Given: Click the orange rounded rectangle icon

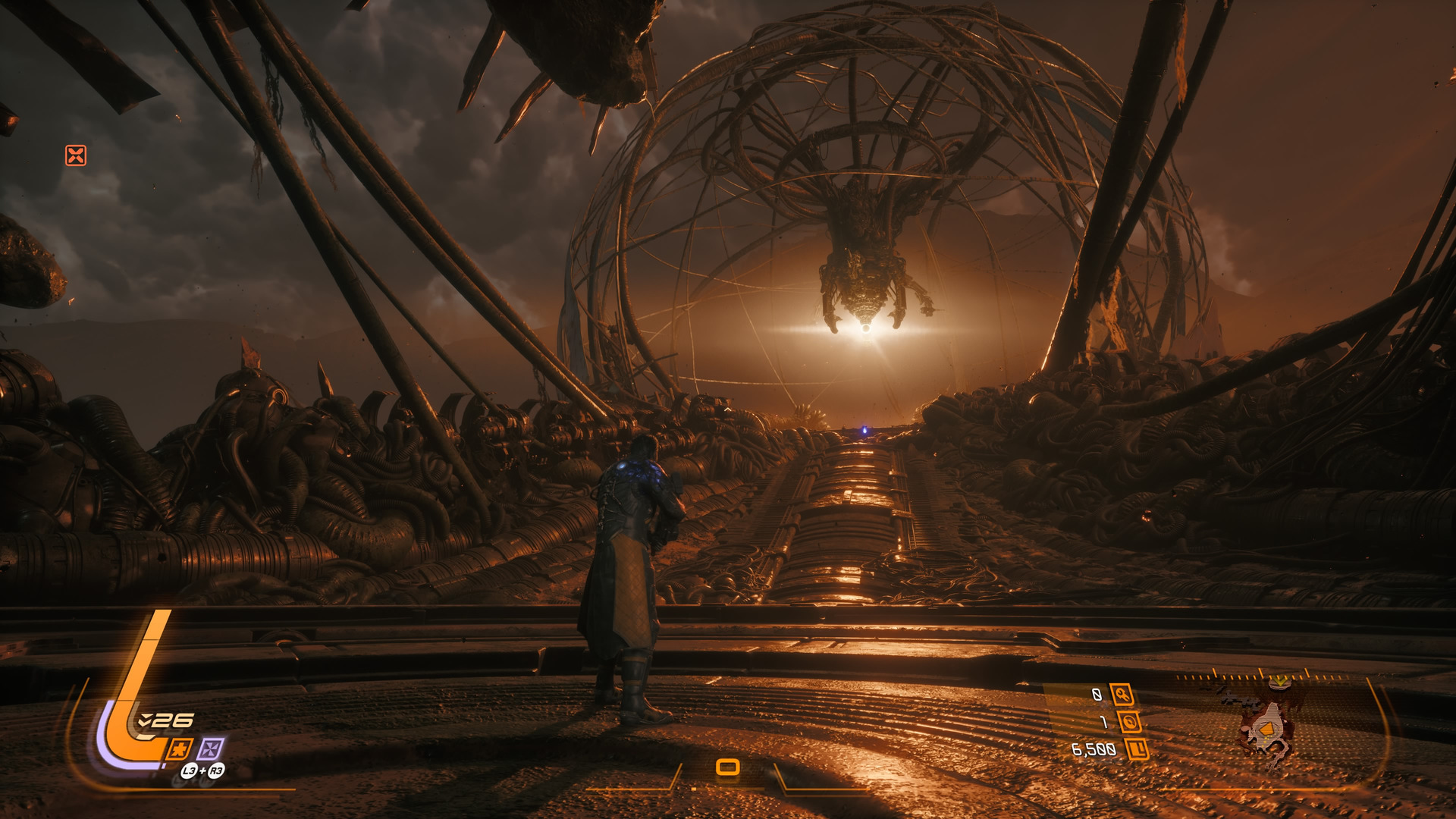Looking at the screenshot, I should pyautogui.click(x=727, y=767).
